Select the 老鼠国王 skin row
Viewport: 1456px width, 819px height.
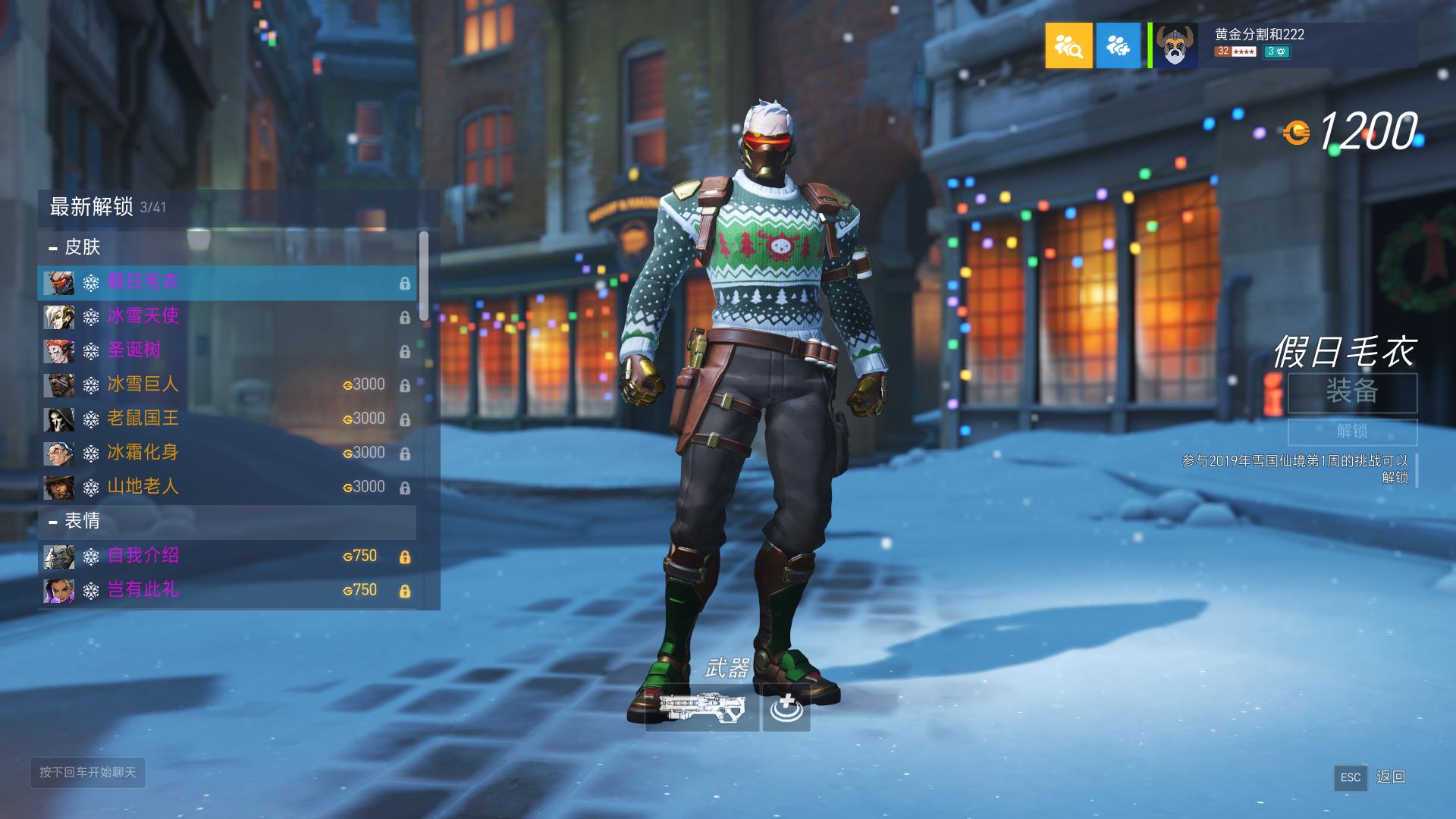coord(227,419)
